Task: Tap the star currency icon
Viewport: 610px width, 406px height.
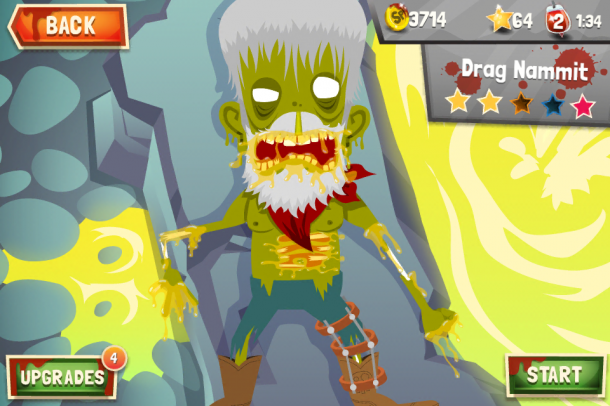Action: pos(499,18)
